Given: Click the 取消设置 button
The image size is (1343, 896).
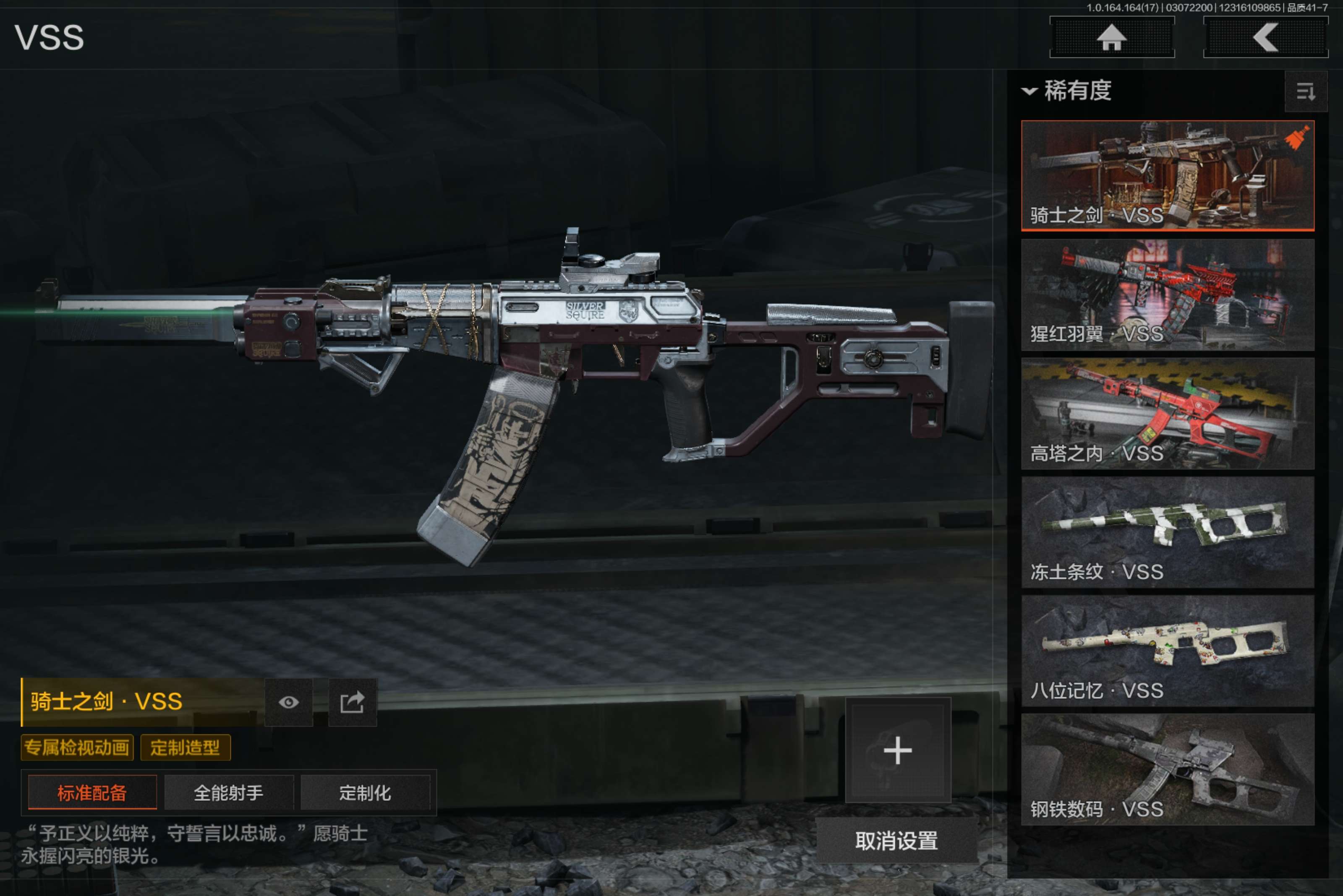Looking at the screenshot, I should pyautogui.click(x=896, y=841).
